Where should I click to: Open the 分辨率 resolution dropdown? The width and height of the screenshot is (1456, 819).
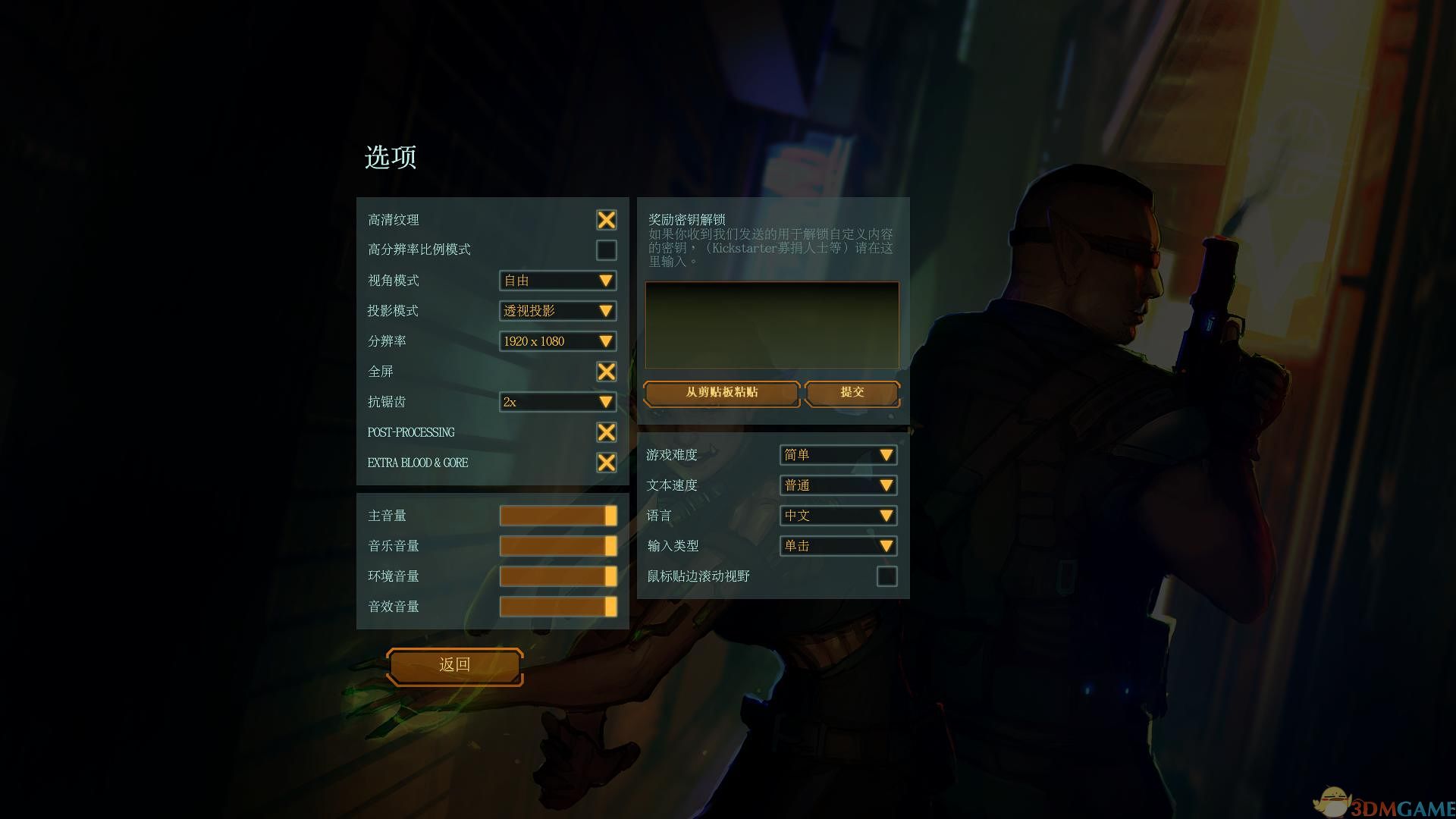point(557,341)
